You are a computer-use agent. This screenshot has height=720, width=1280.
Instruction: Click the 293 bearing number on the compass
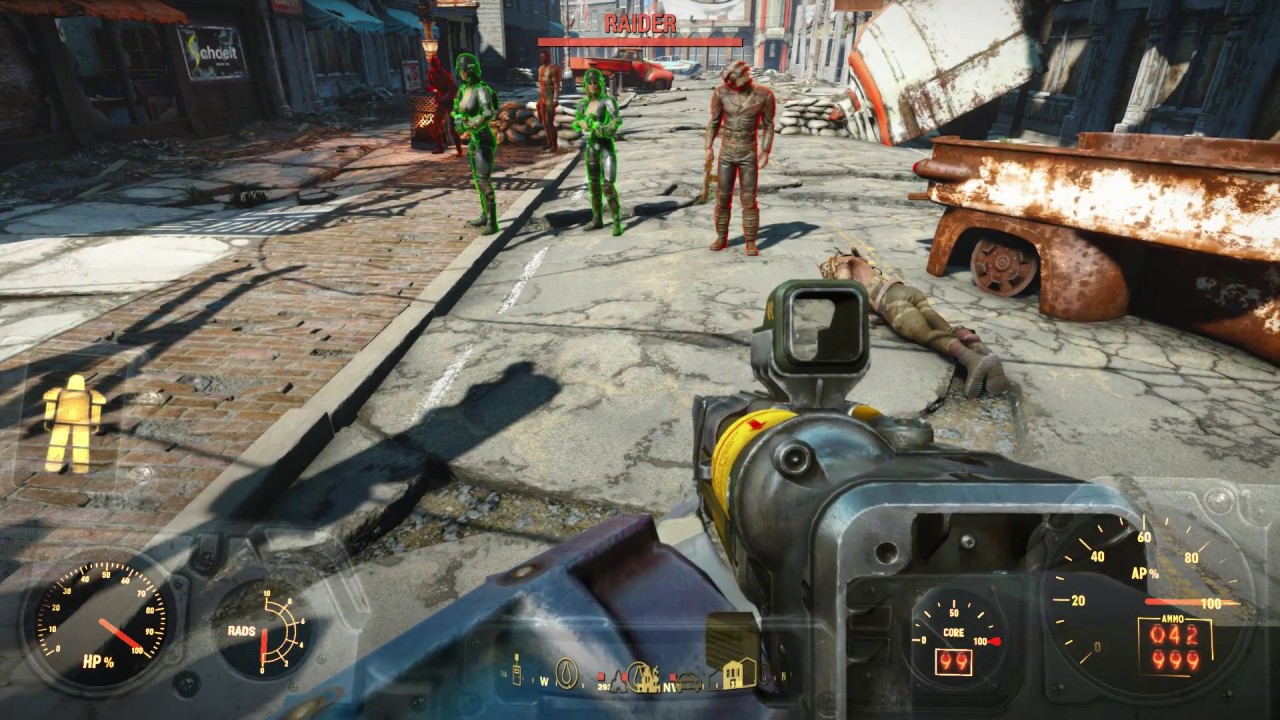tap(602, 687)
